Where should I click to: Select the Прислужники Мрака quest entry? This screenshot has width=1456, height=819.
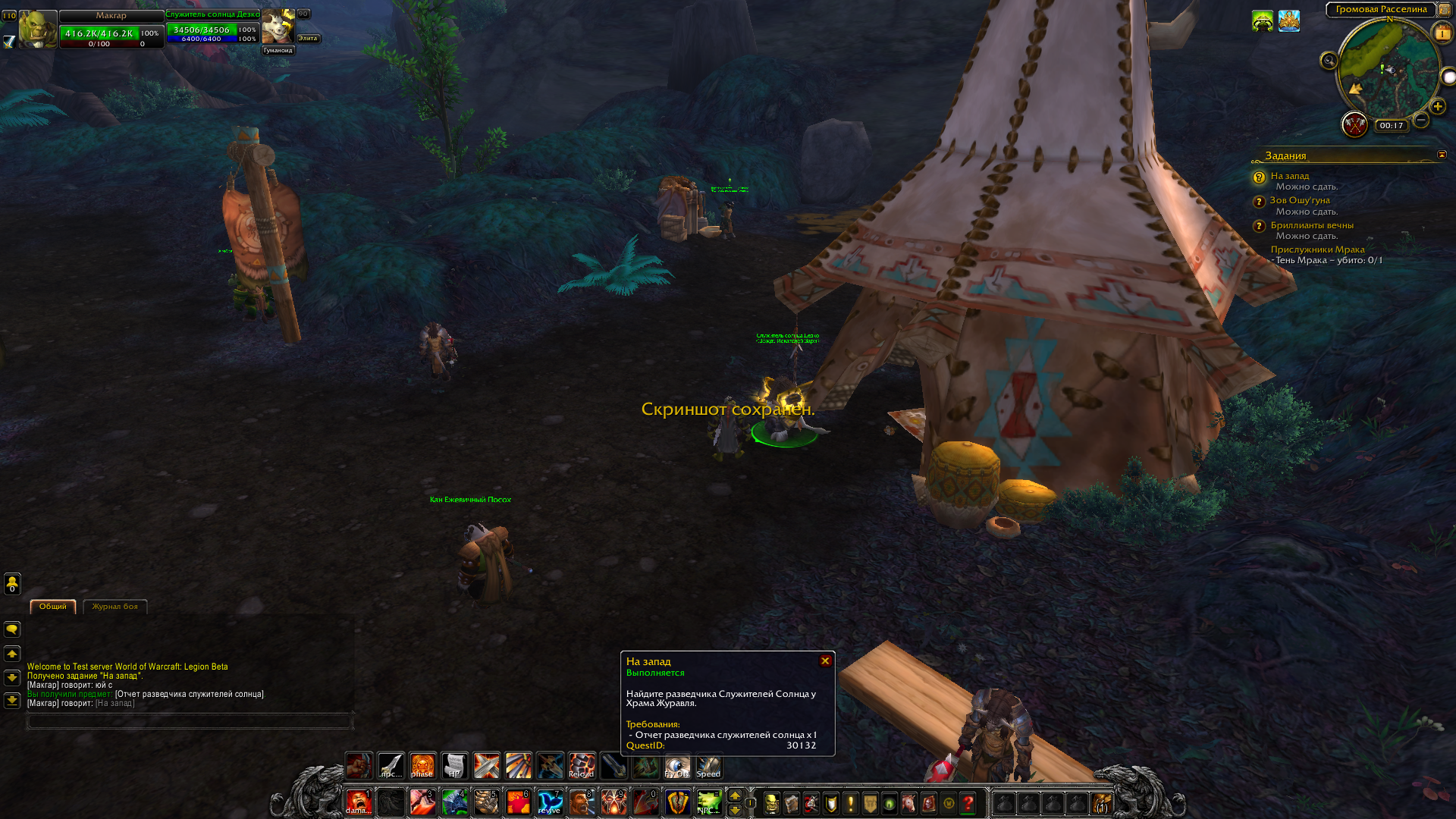coord(1317,249)
